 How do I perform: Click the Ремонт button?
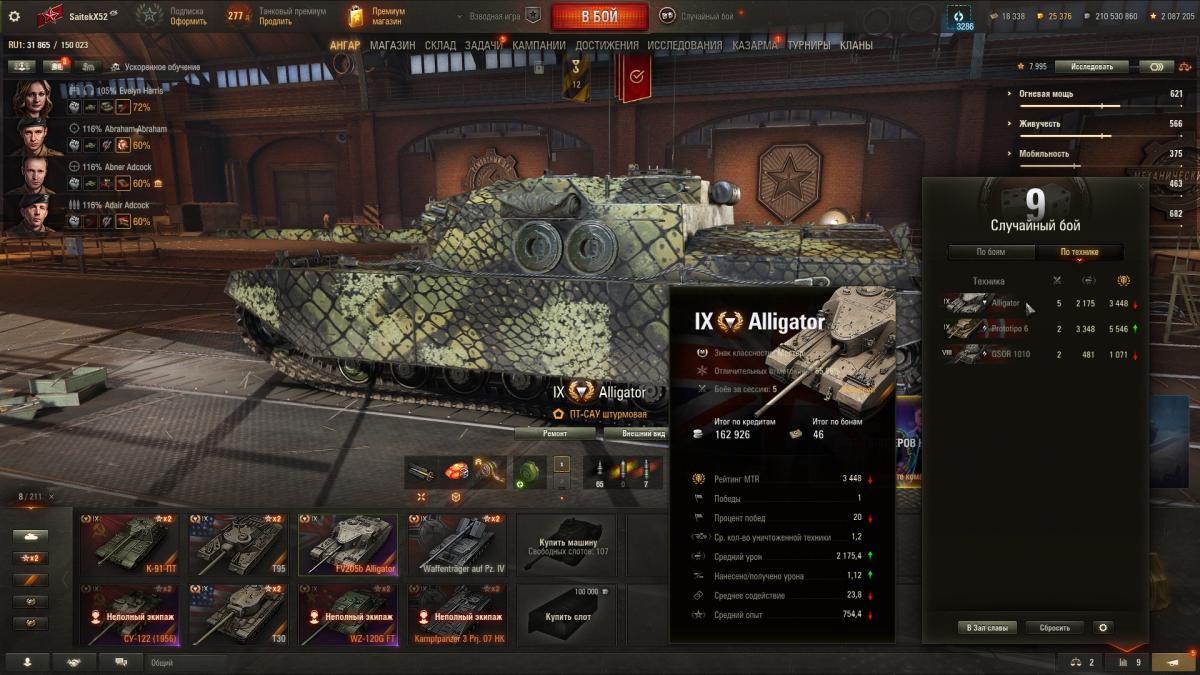click(x=556, y=434)
